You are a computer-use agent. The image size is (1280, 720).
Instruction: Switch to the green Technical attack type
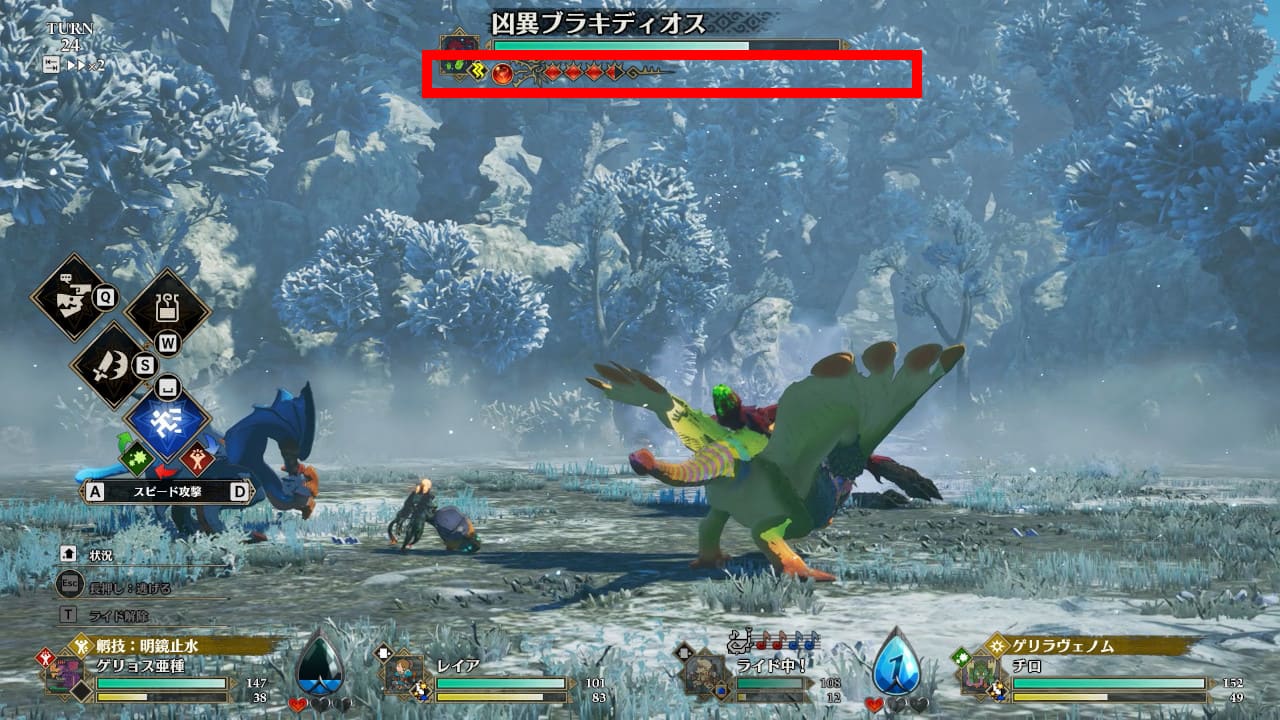click(x=136, y=460)
